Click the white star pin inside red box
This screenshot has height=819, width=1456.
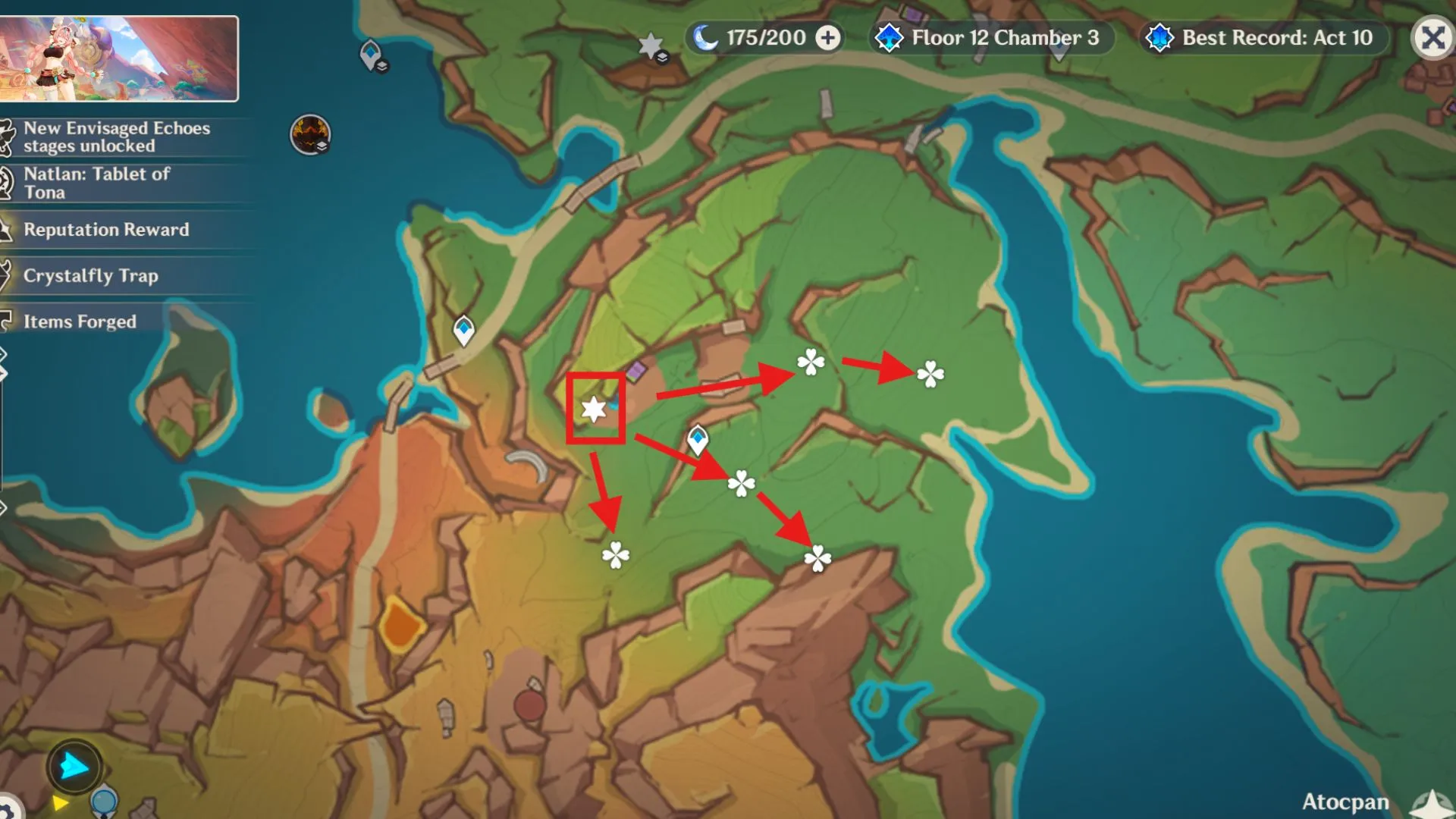(x=594, y=409)
